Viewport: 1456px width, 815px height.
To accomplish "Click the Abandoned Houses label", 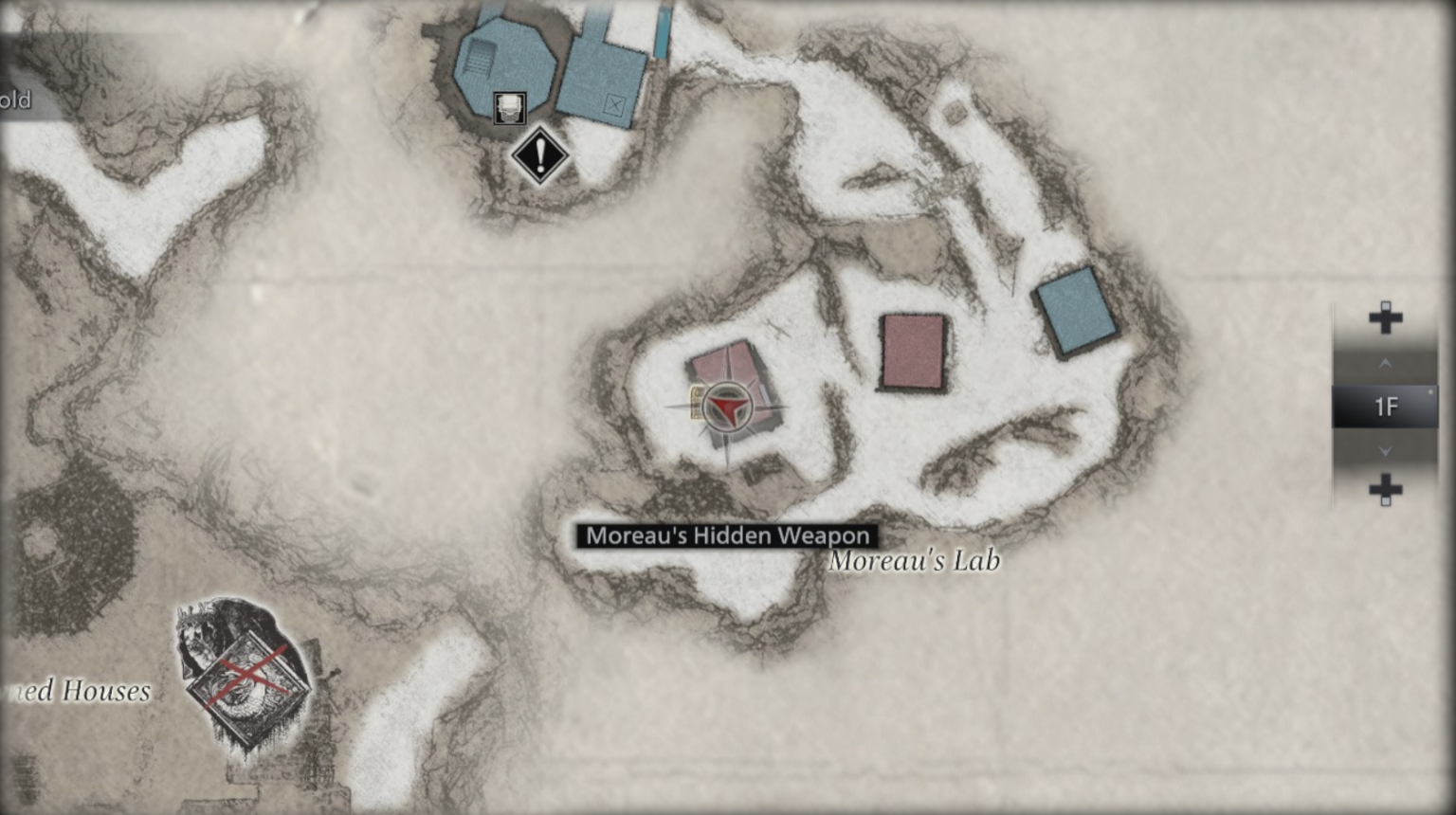I will point(75,693).
